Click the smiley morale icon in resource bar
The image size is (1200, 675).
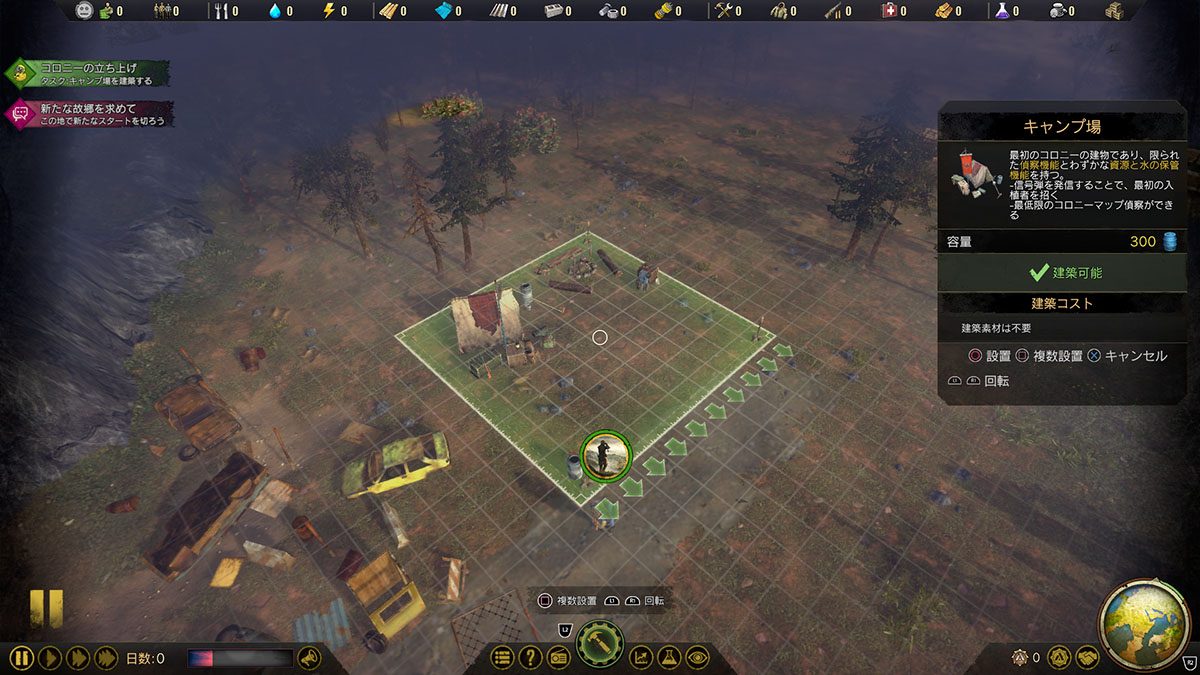[84, 11]
